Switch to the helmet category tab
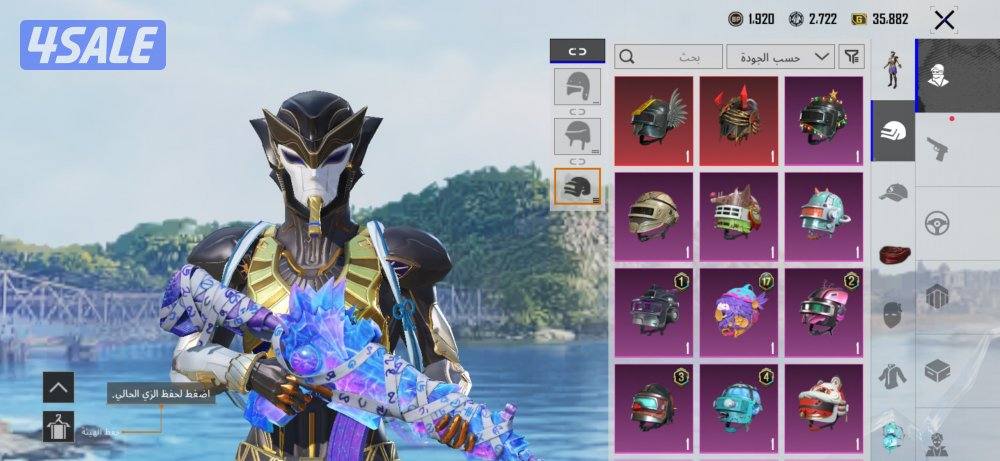 (893, 130)
